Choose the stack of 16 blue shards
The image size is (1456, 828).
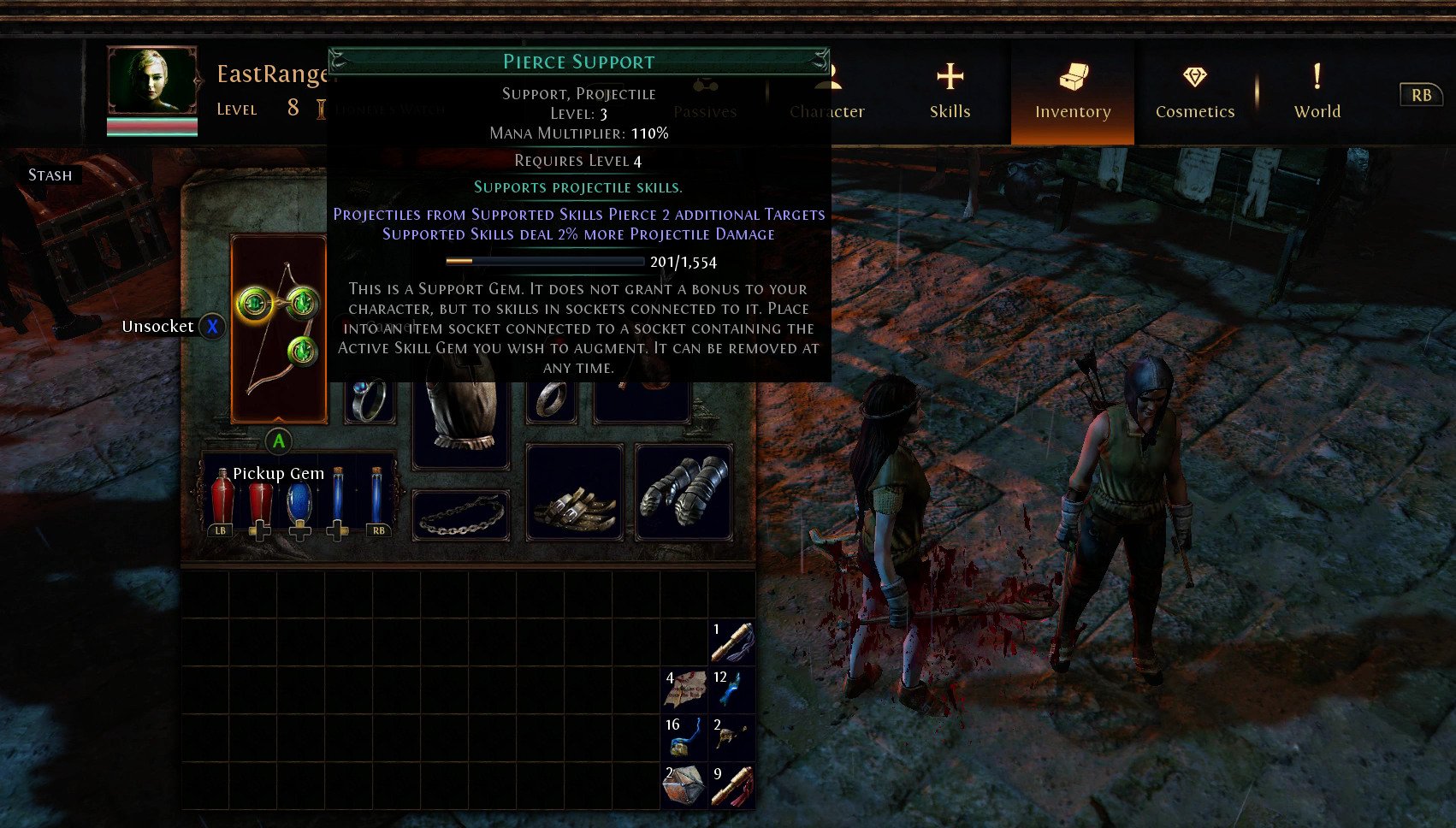[684, 737]
